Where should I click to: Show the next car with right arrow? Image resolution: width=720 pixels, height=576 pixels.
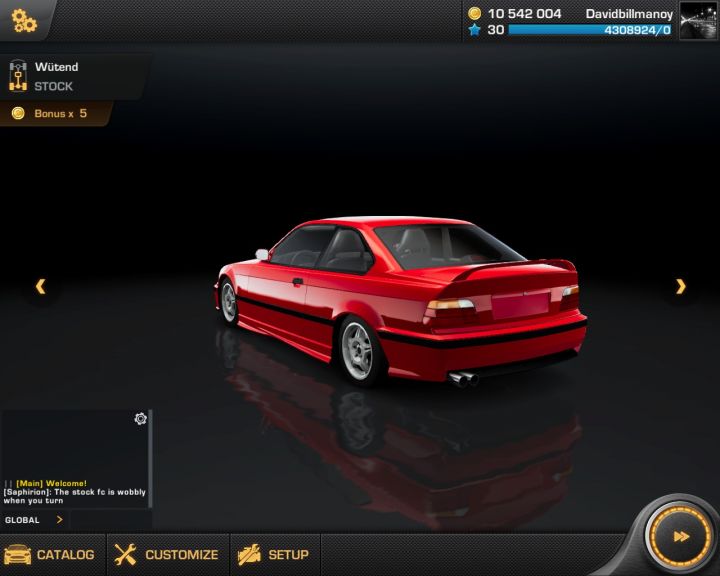pos(681,287)
